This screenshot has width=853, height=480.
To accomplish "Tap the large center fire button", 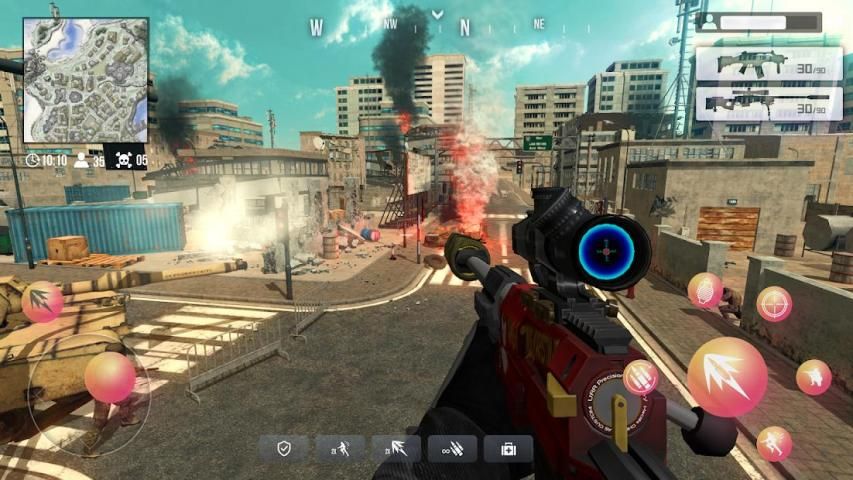I will 727,377.
